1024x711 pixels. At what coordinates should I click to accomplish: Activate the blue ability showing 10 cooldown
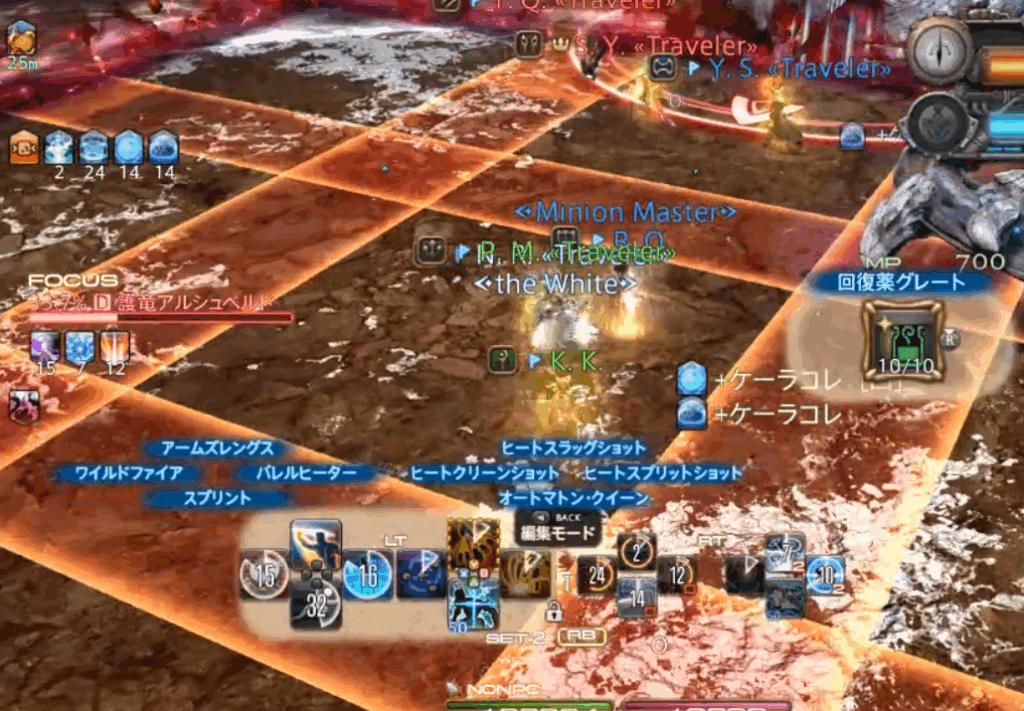tap(826, 575)
